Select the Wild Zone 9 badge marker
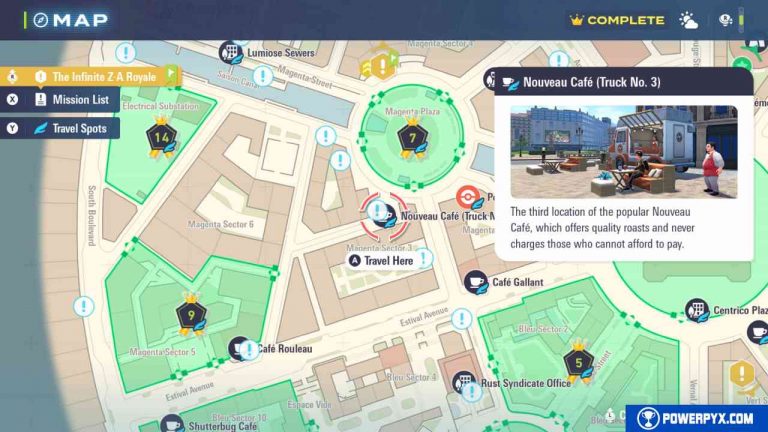This screenshot has width=768, height=432. 190,314
